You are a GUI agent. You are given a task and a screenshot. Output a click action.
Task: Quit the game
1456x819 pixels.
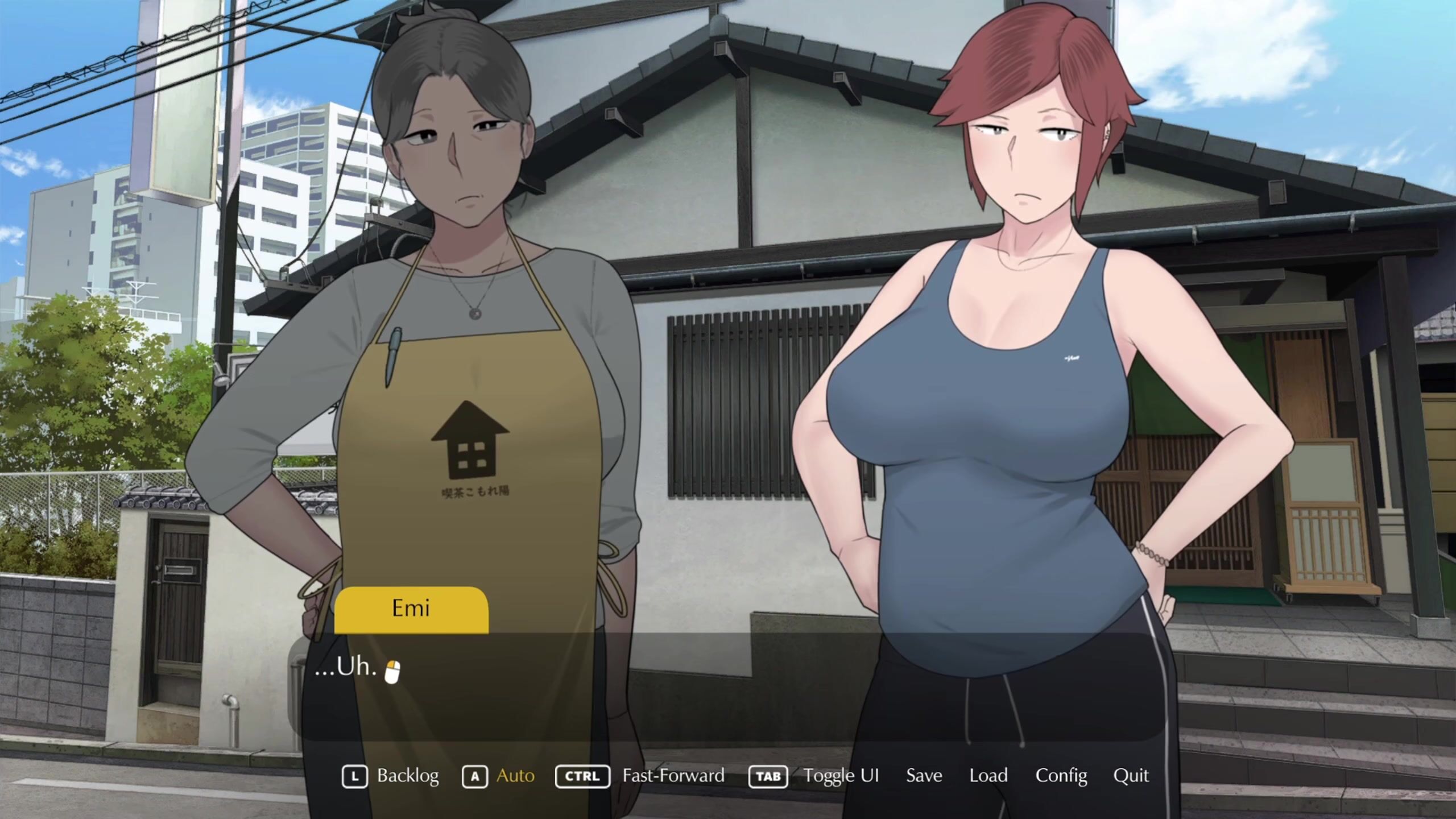point(1131,776)
